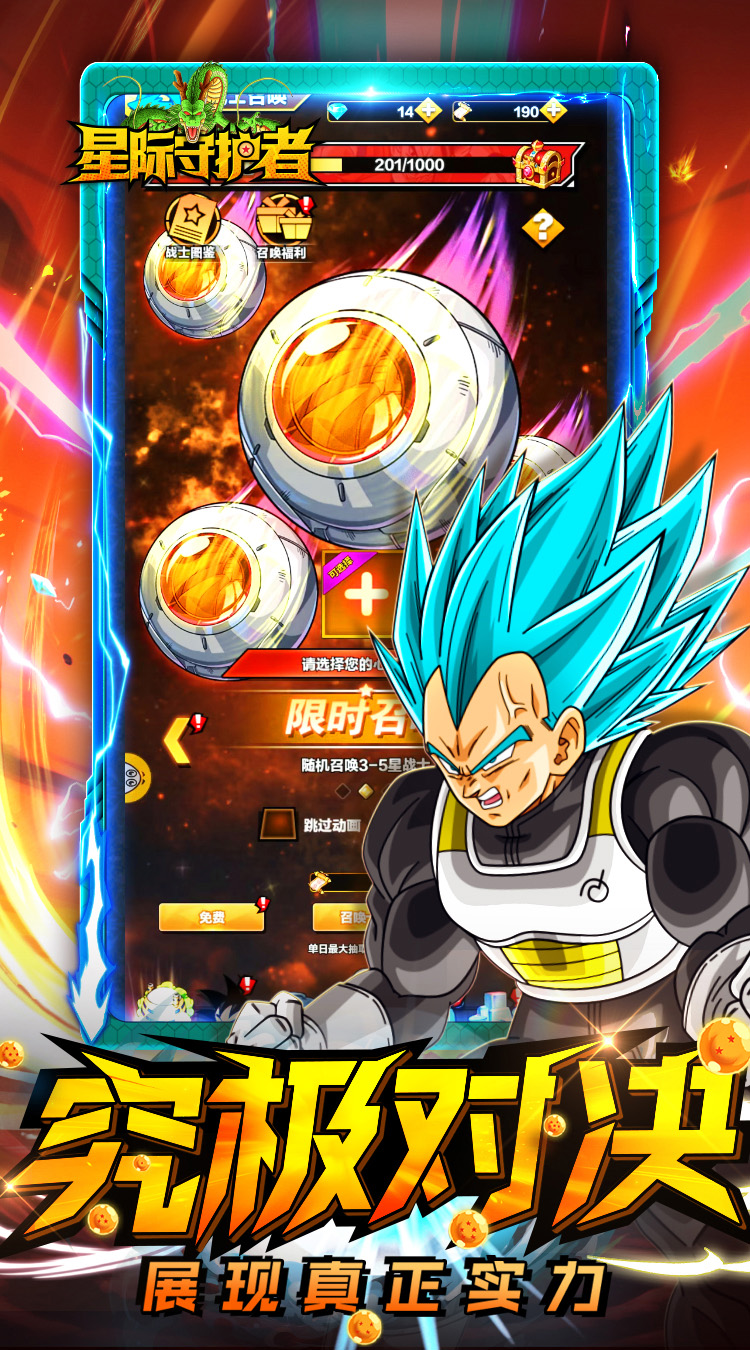Select the 可选择 plus slot
The image size is (750, 1350).
pos(366,597)
